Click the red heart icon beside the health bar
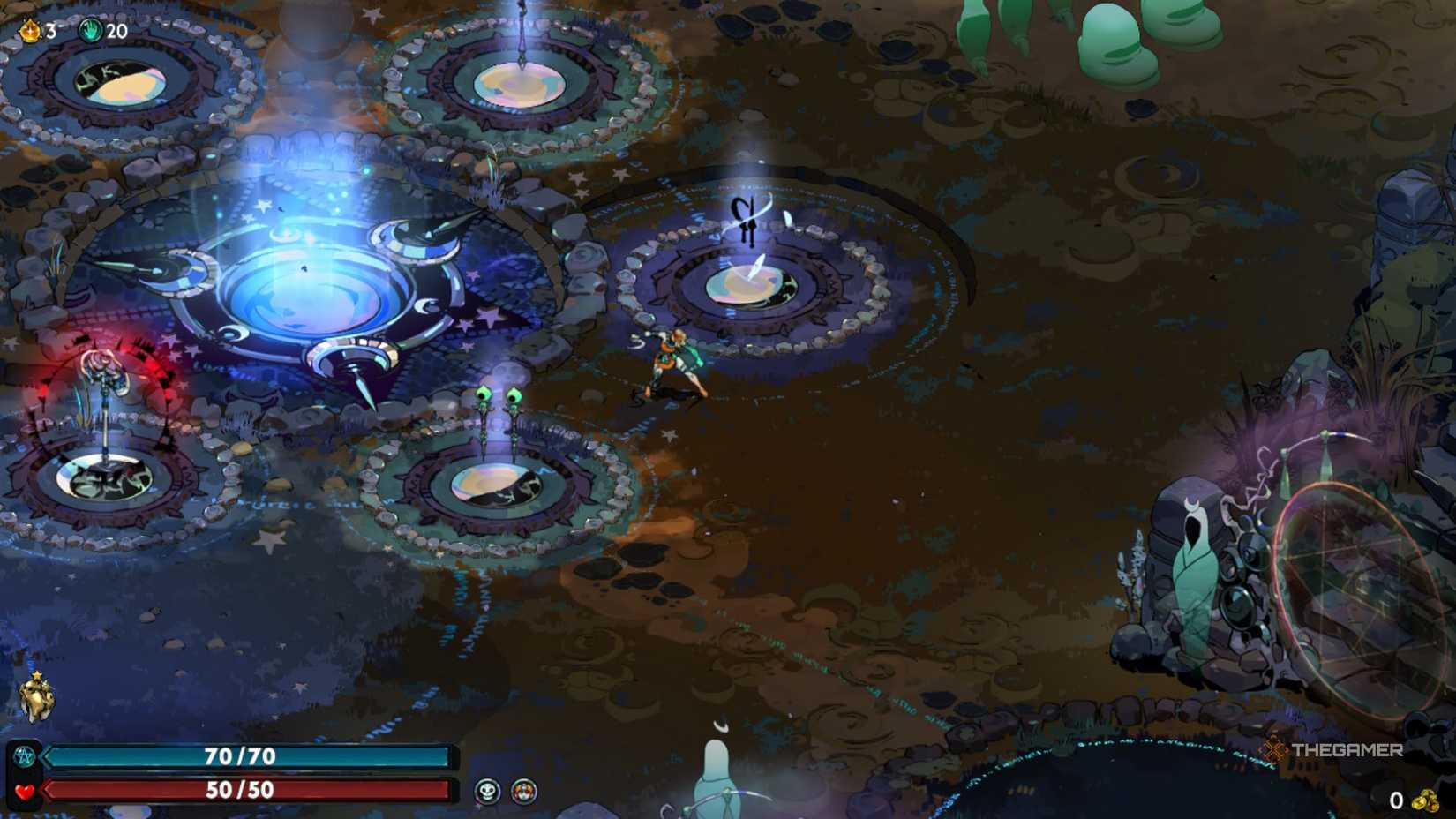This screenshot has width=1456, height=819. 27,790
